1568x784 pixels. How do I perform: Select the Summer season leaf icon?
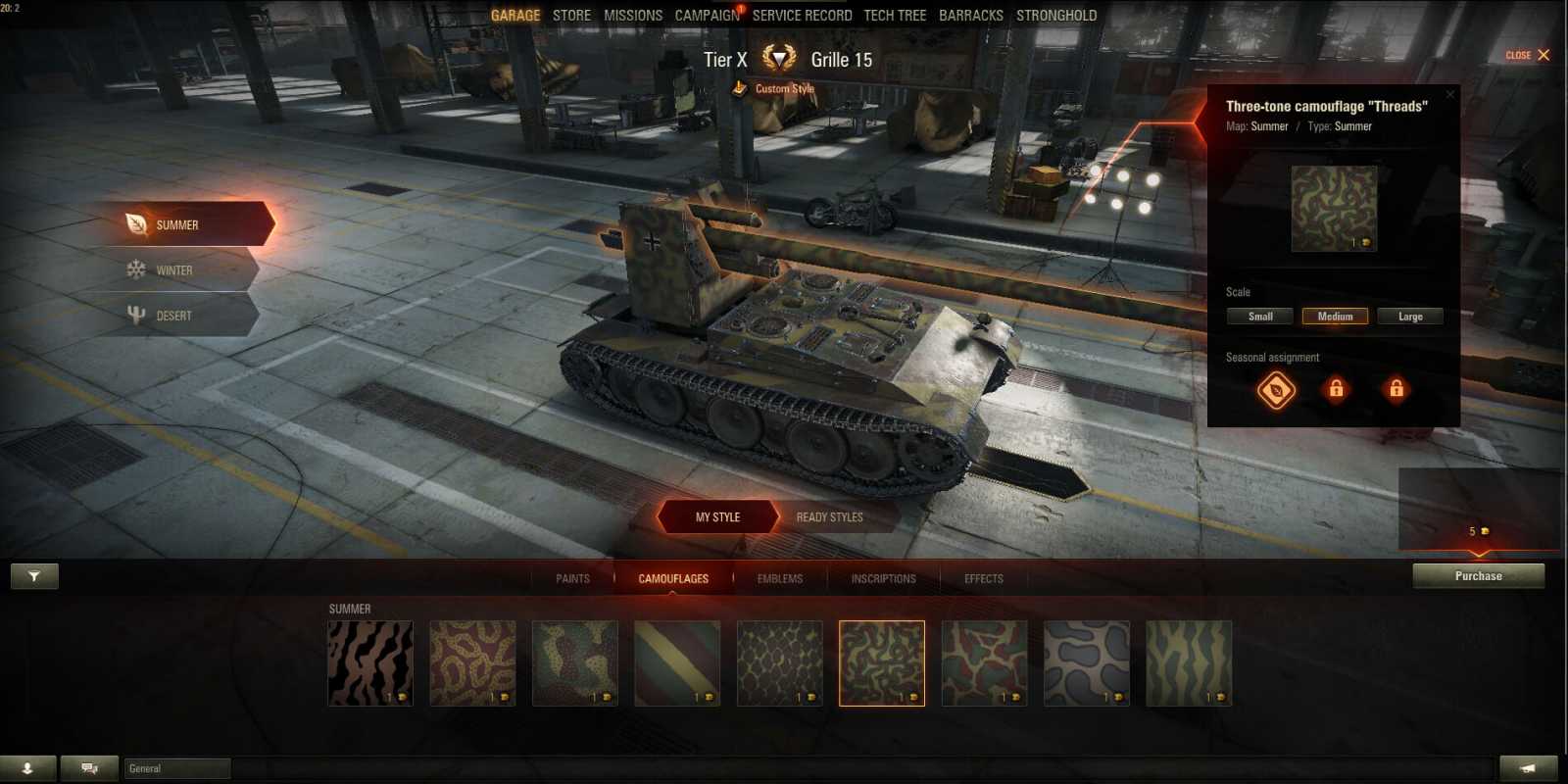[137, 224]
